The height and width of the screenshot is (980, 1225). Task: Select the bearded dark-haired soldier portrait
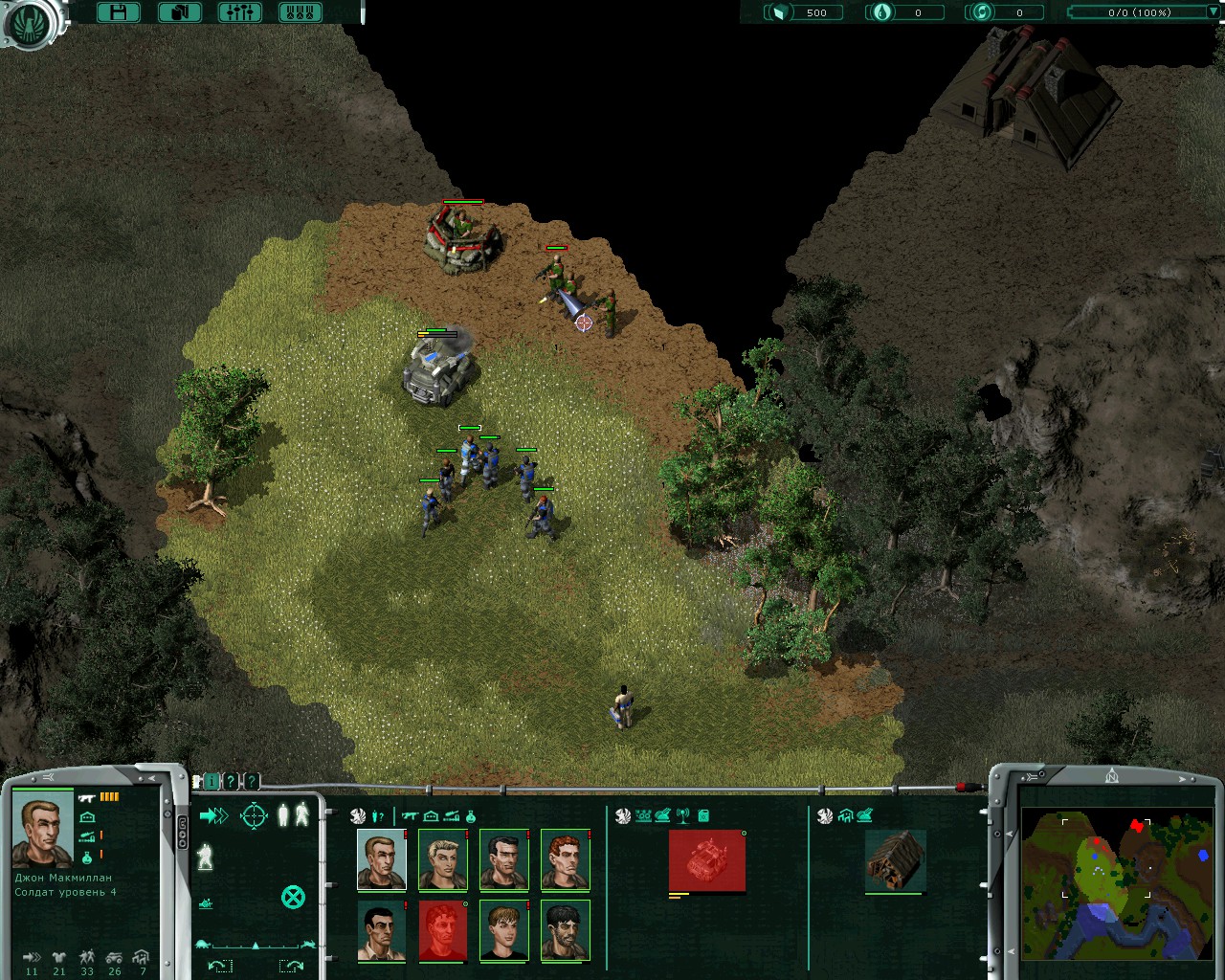[x=566, y=930]
